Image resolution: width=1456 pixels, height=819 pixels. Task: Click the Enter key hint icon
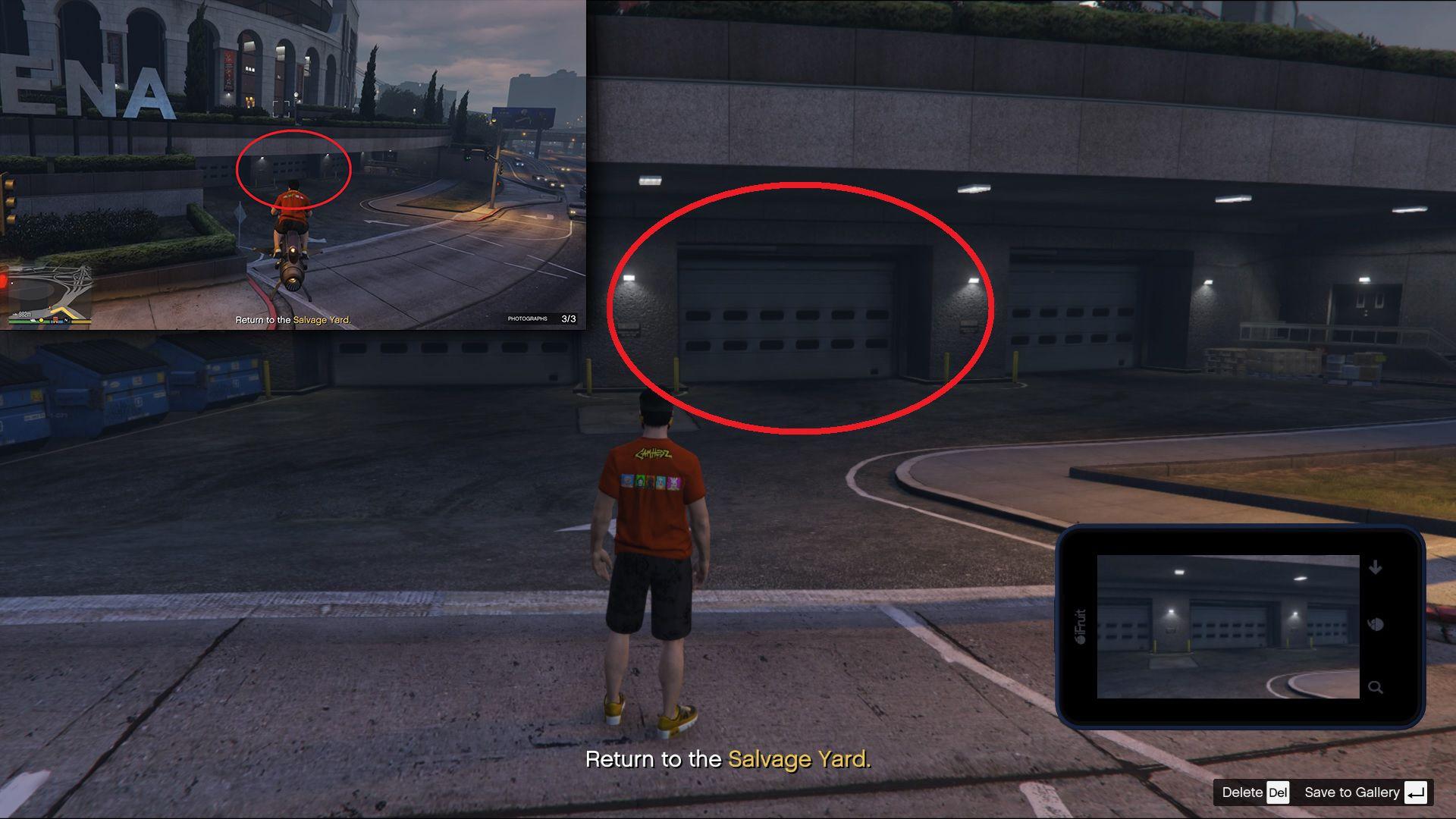tap(1417, 792)
